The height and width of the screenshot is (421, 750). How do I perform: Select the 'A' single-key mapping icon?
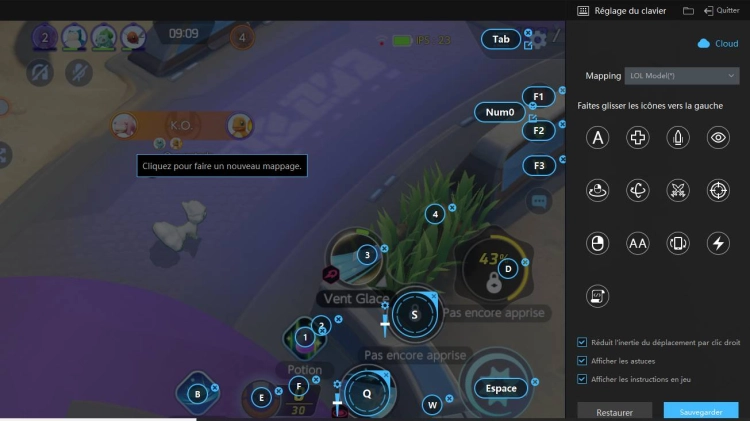[598, 139]
